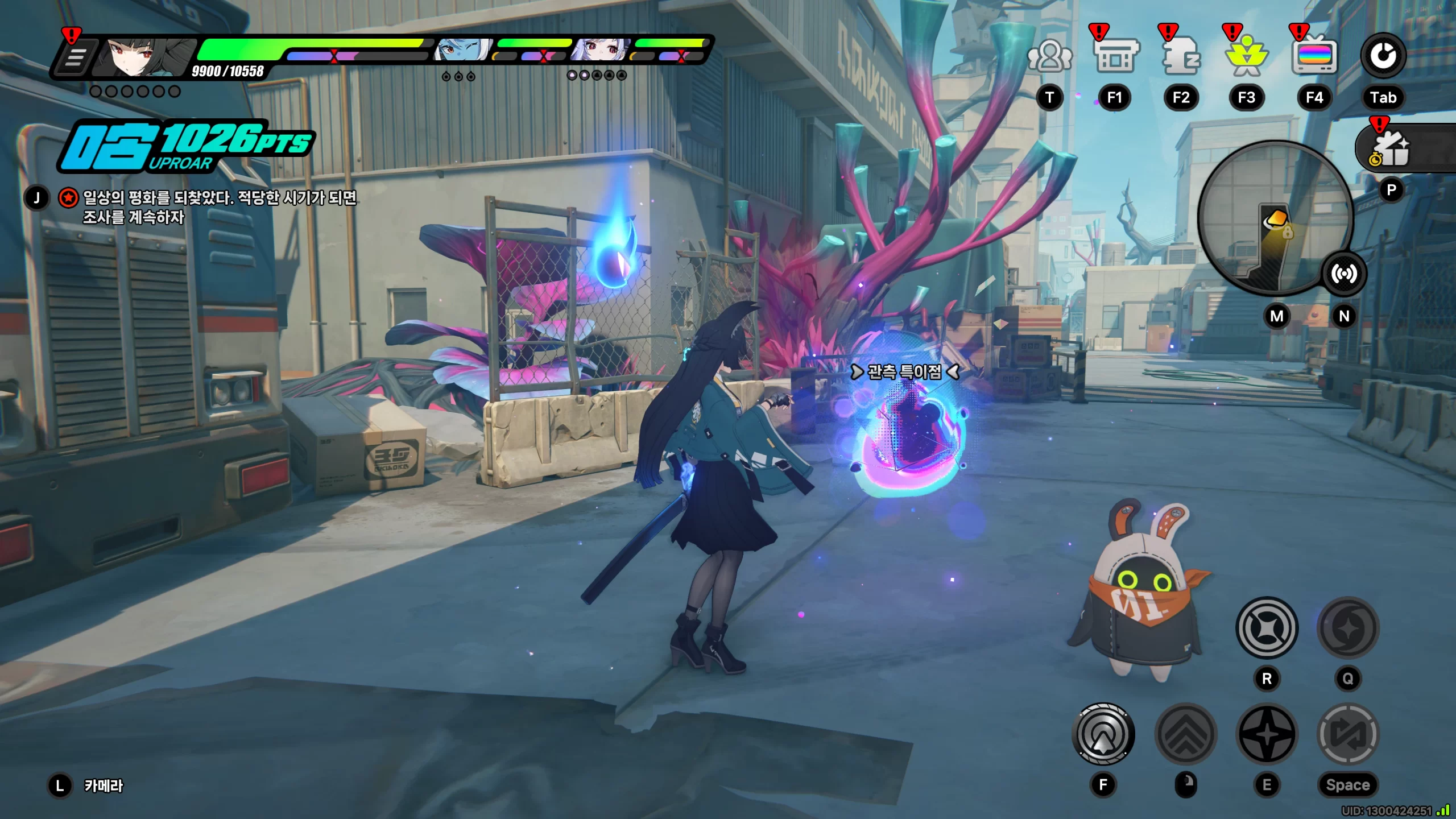Activate the dimmed swirl chain skill
Viewport: 1456px width, 819px height.
click(x=1348, y=628)
